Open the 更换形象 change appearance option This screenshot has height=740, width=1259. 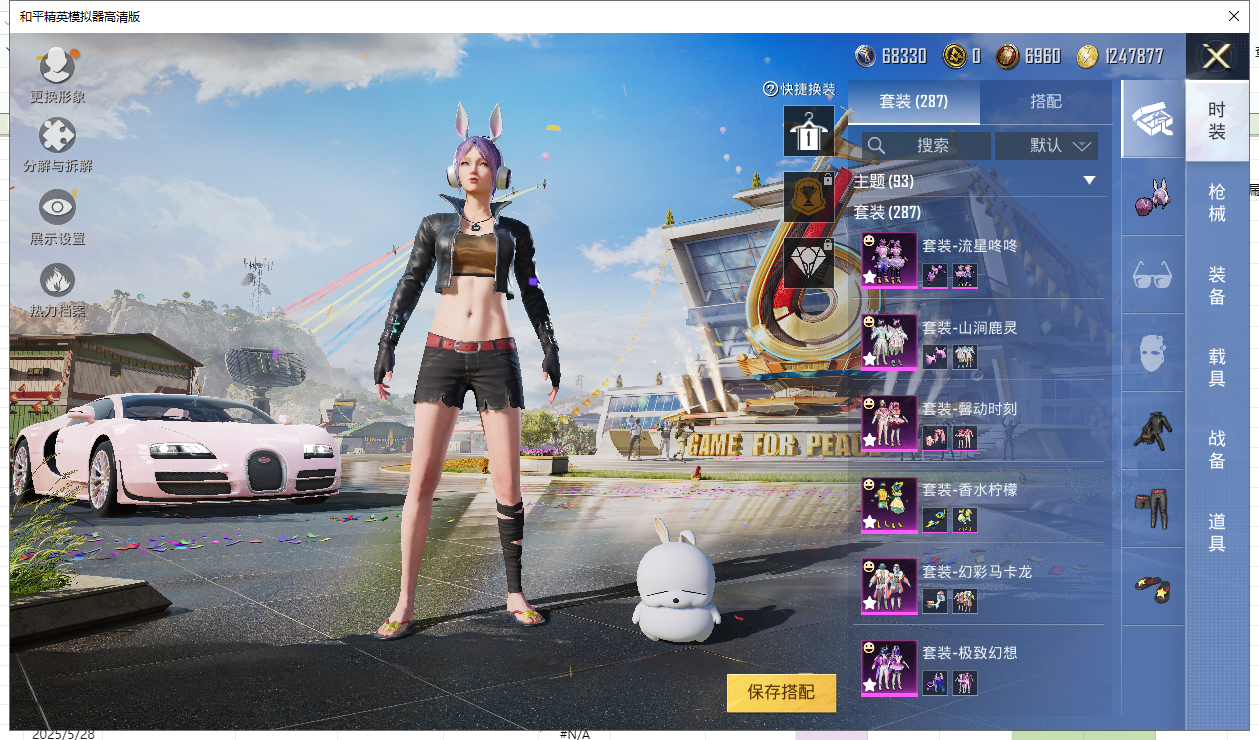pos(57,74)
